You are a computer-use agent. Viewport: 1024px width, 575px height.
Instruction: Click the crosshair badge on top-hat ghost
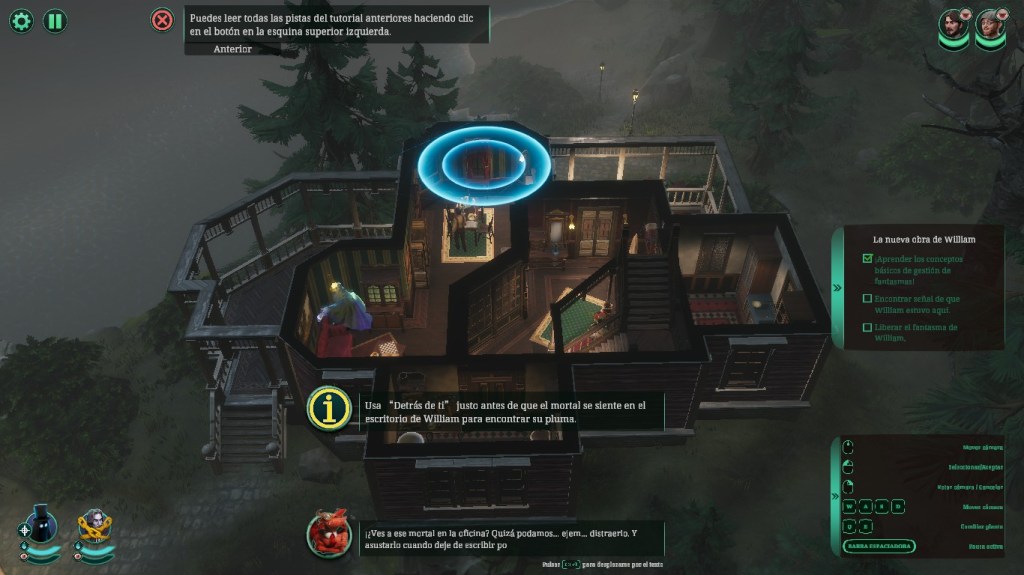tap(25, 531)
